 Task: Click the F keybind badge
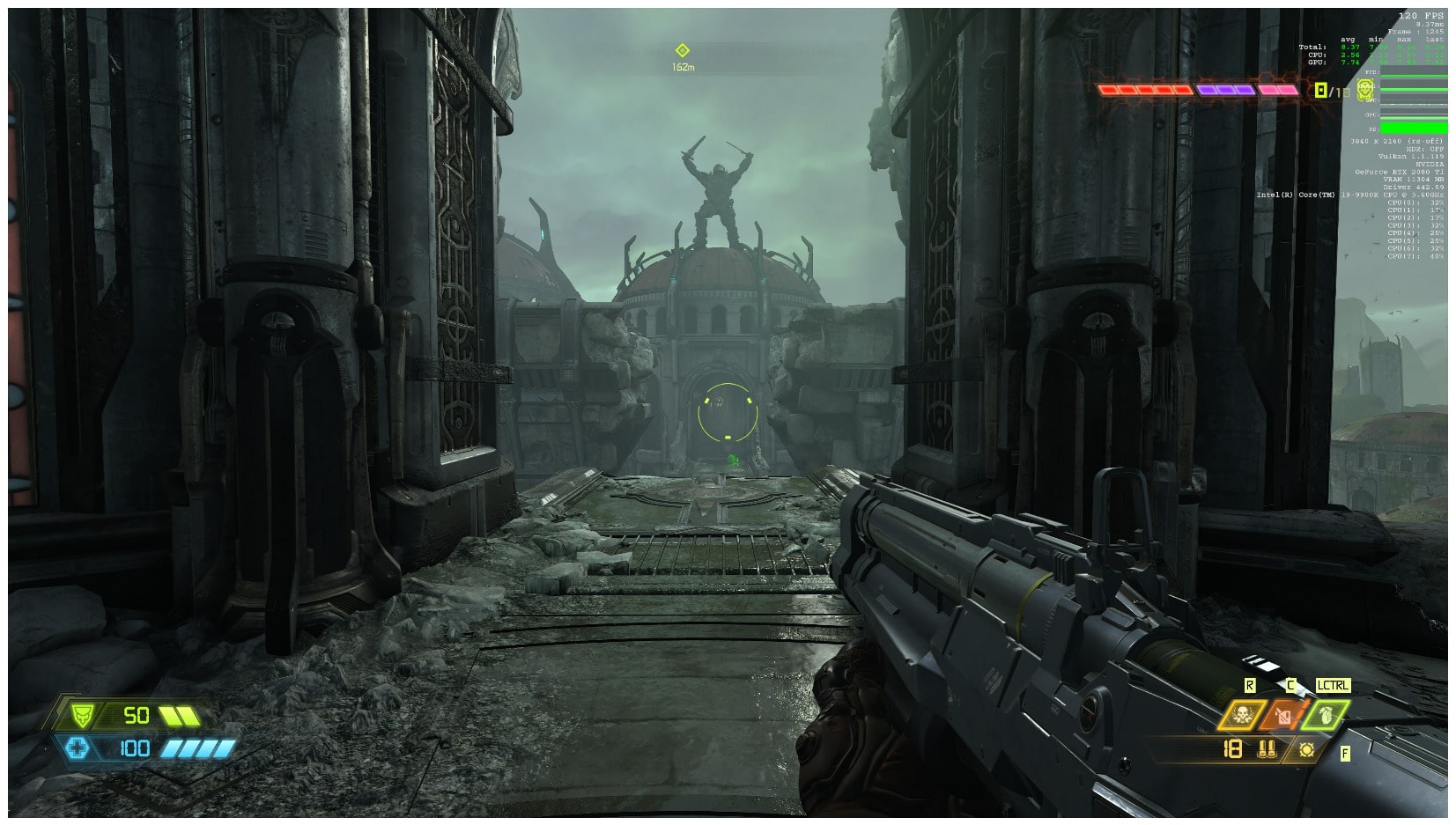[x=1345, y=753]
